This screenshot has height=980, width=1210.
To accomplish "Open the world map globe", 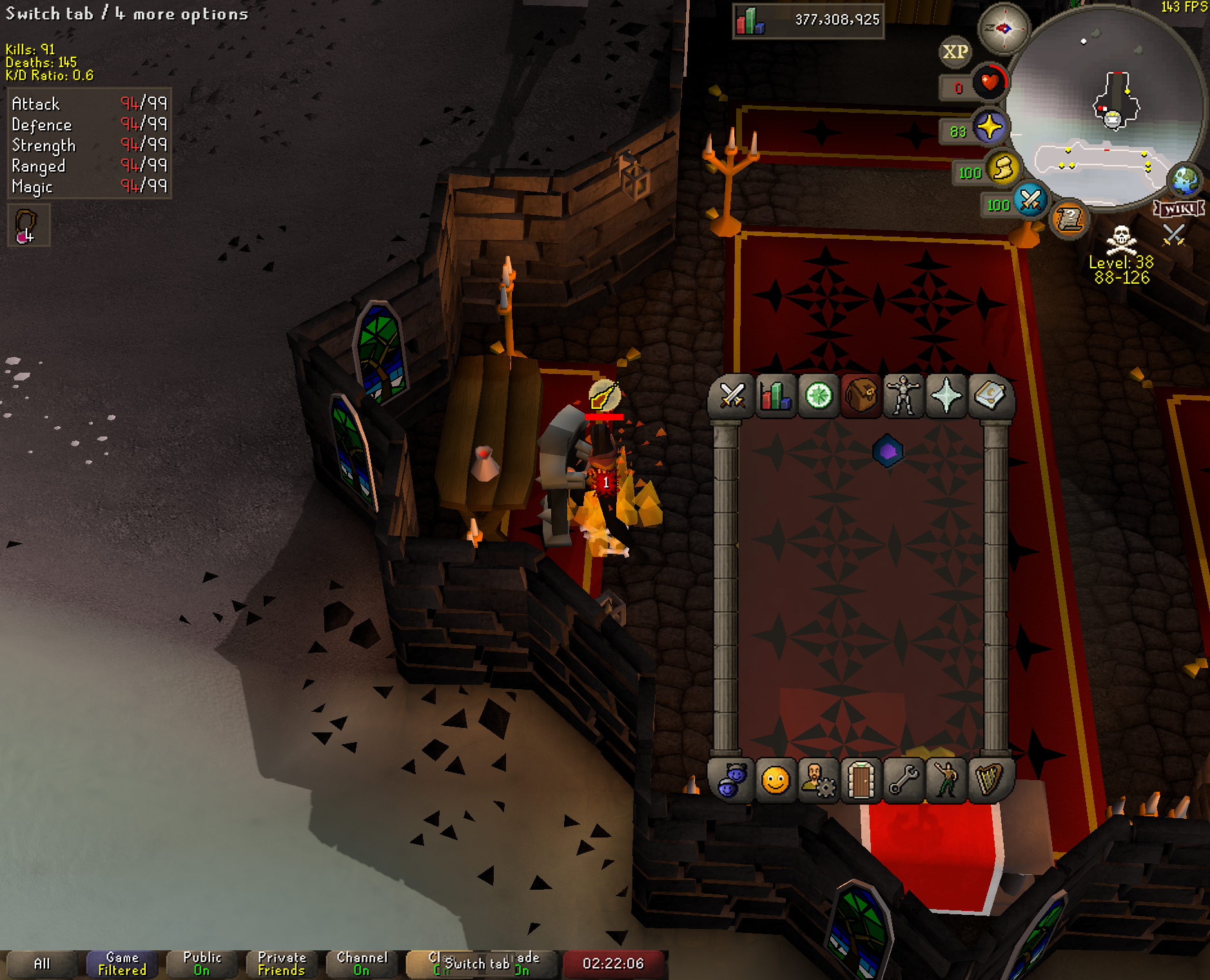I will pos(1185,181).
